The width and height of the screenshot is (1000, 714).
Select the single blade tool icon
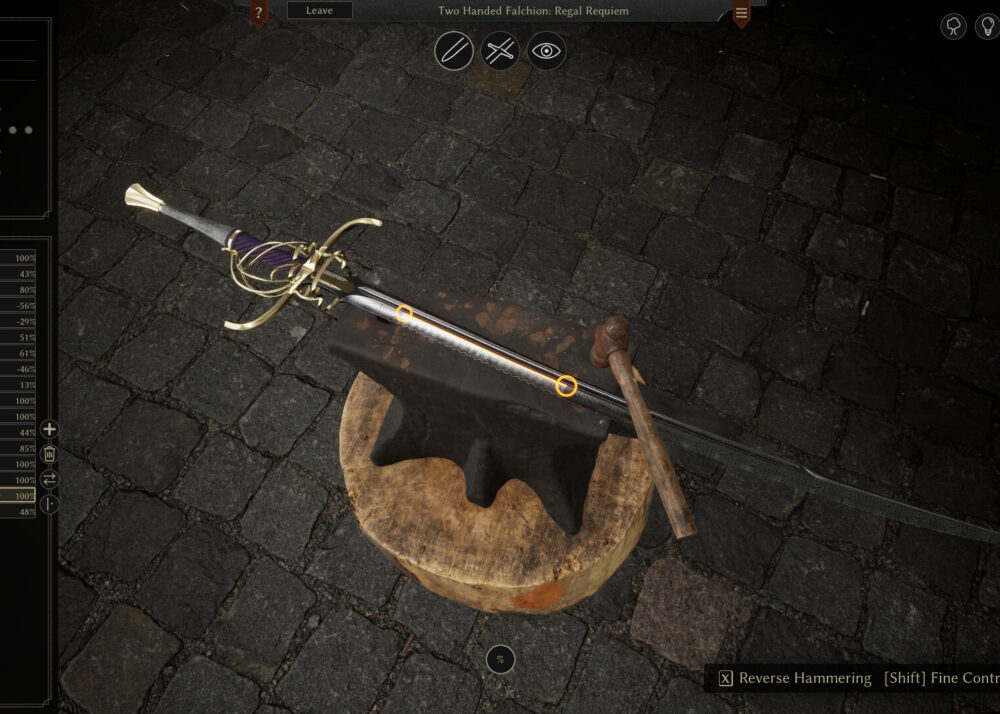coord(454,50)
